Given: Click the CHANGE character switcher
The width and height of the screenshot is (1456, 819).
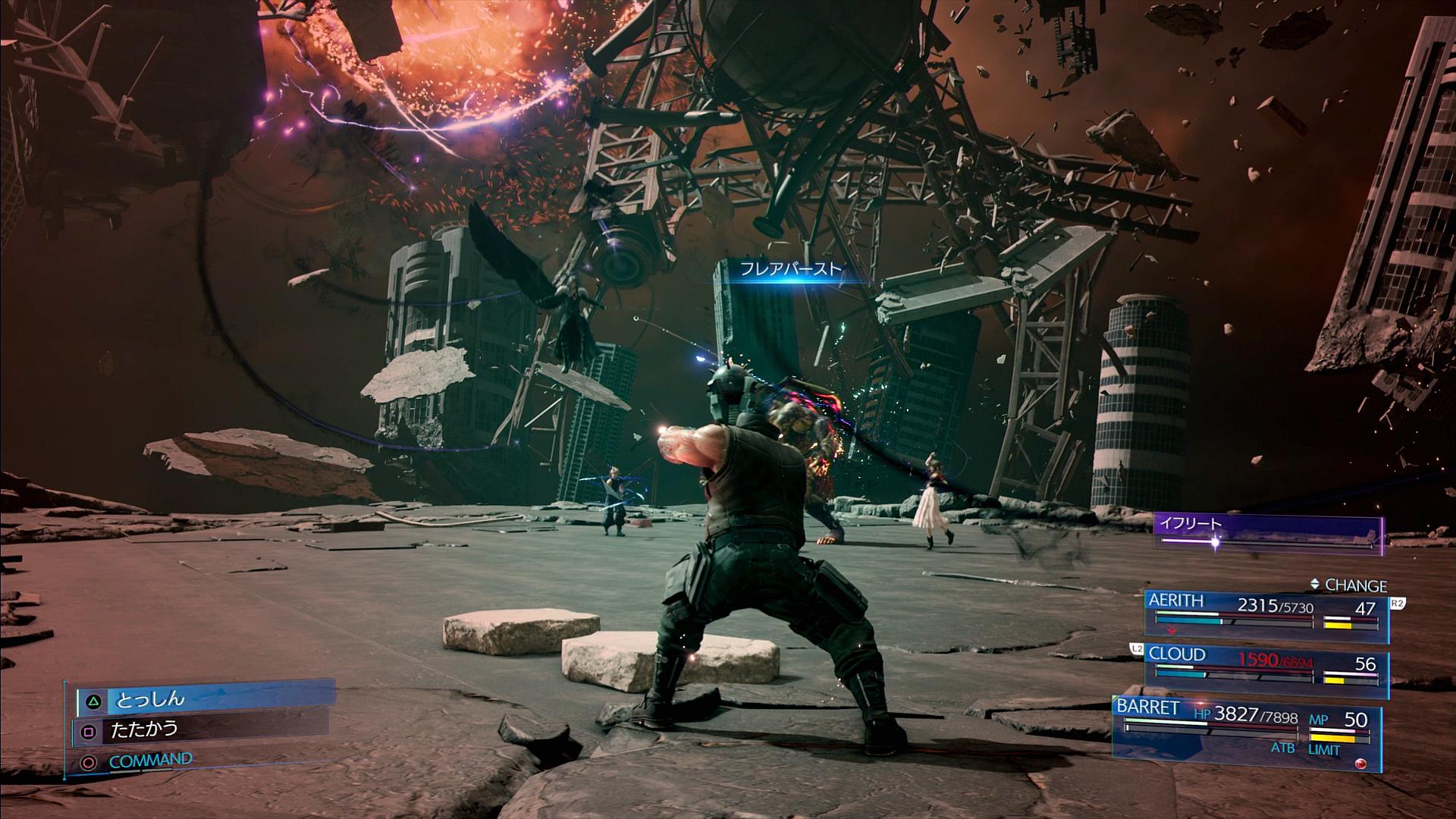Looking at the screenshot, I should coord(1348,585).
